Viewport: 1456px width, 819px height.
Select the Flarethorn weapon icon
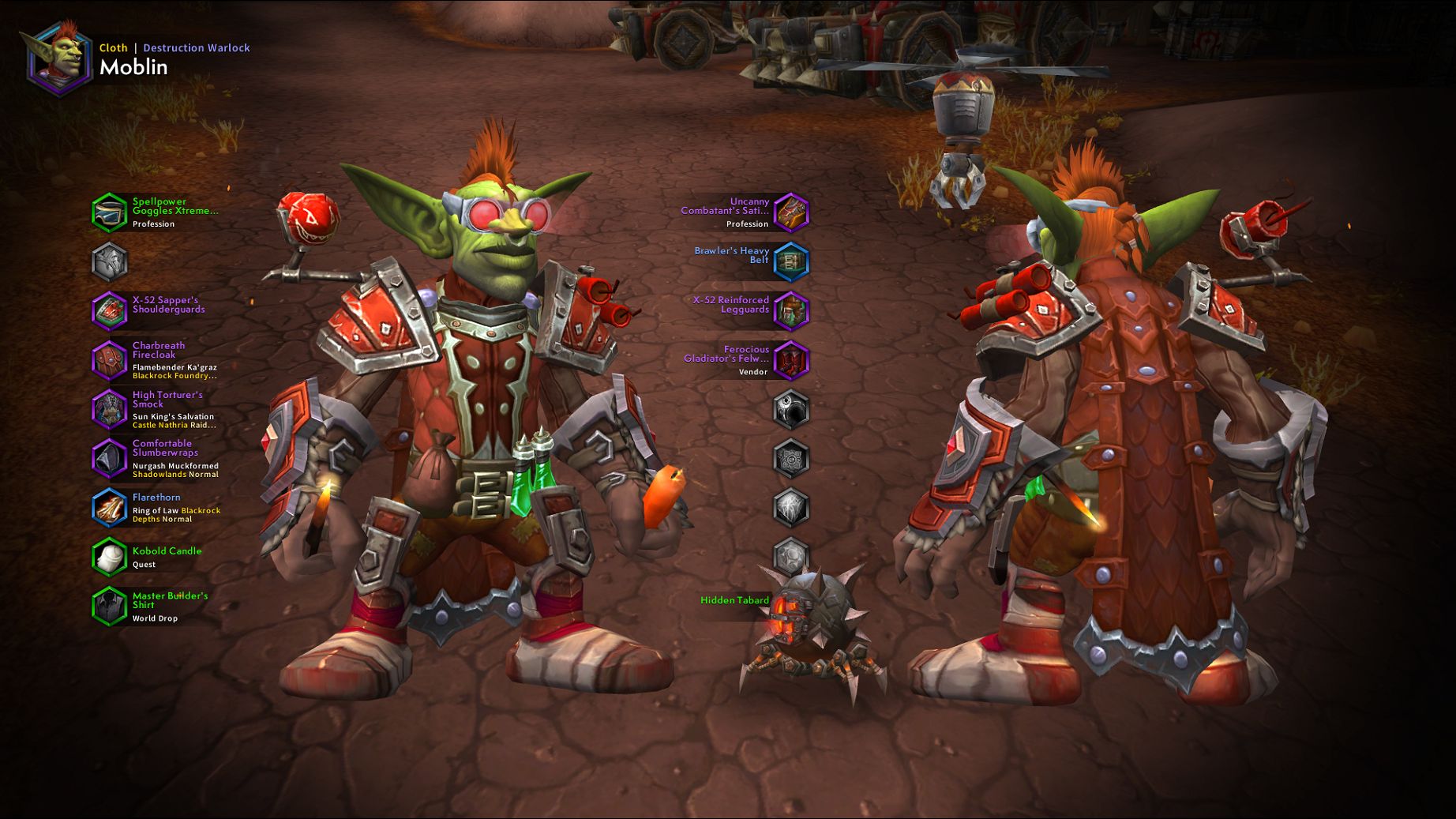(109, 508)
